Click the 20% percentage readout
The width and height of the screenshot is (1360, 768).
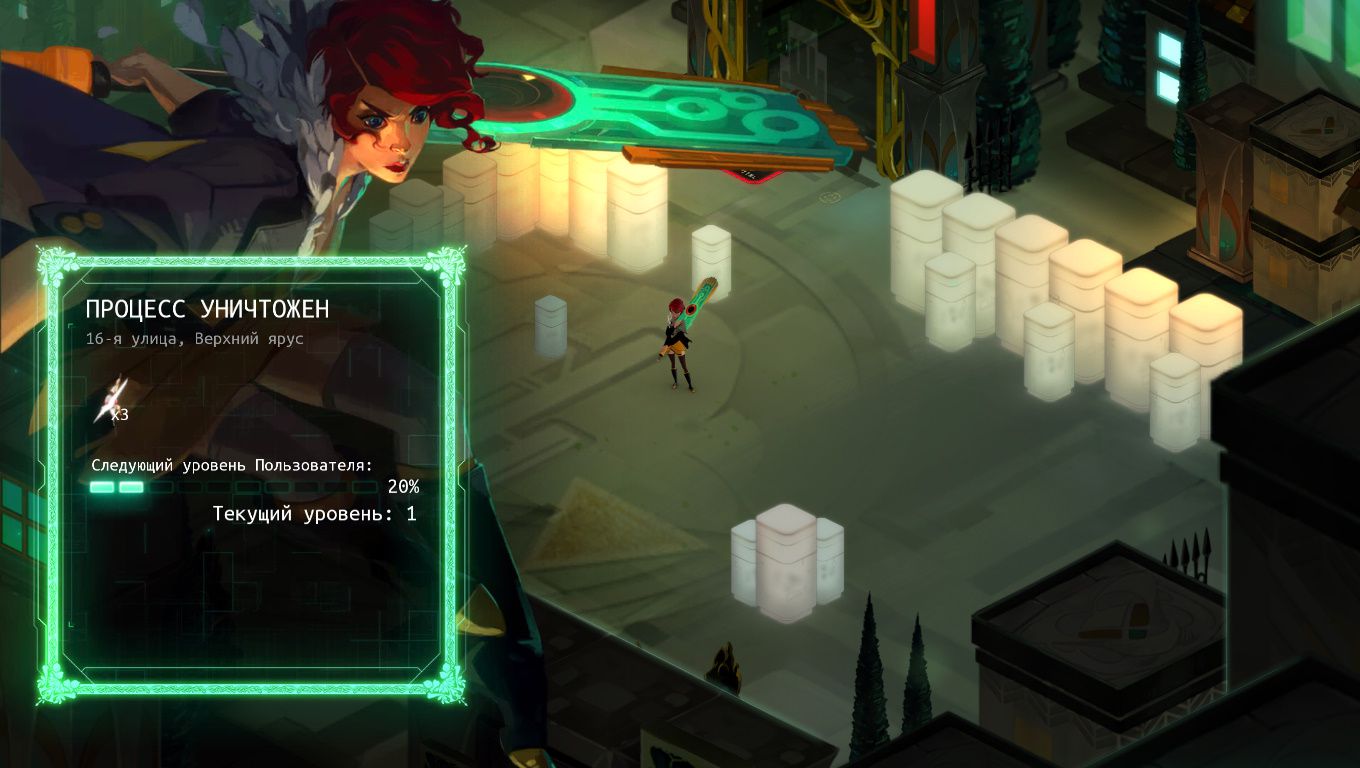pyautogui.click(x=404, y=488)
